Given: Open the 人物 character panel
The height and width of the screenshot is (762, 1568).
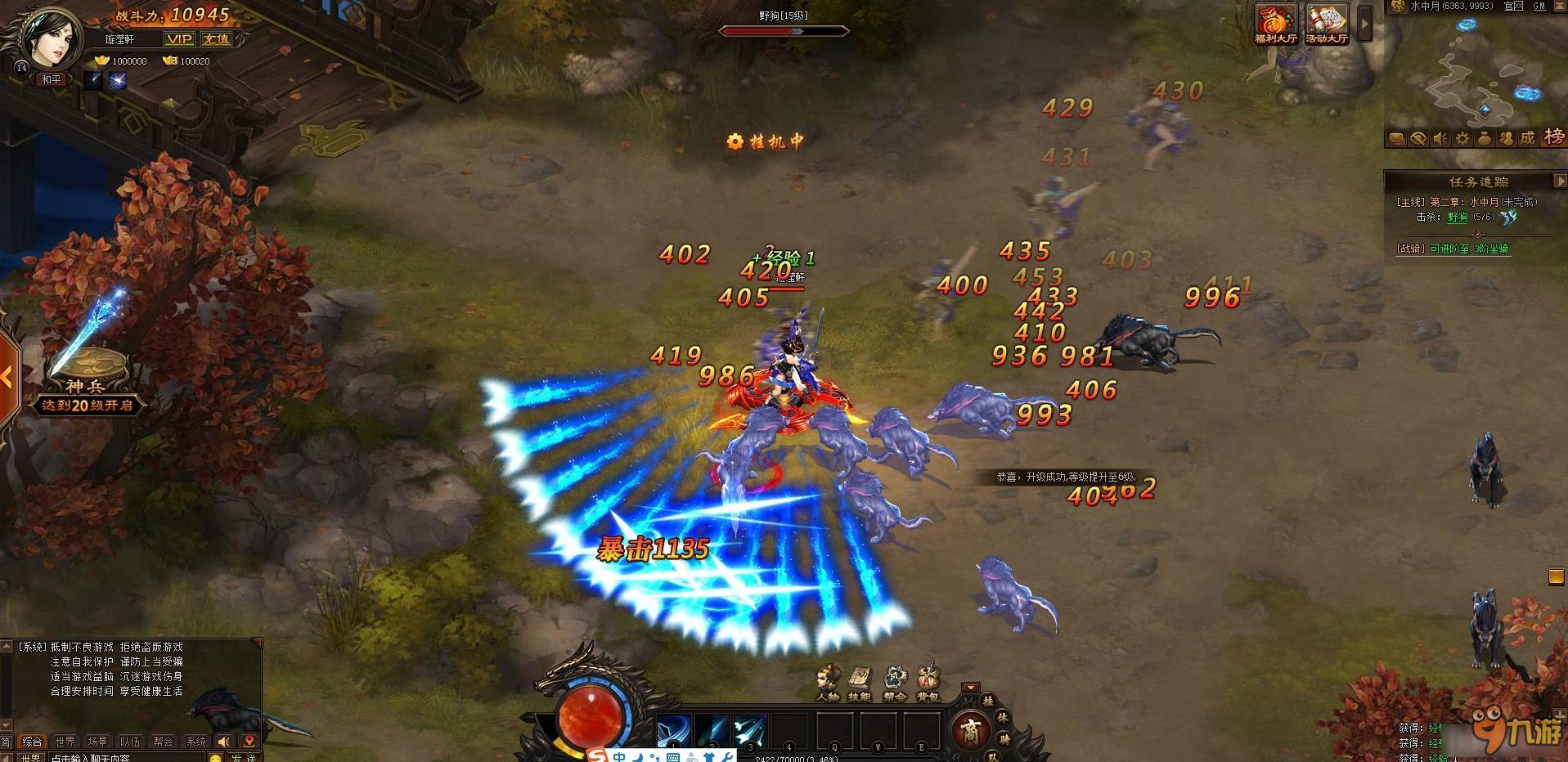Looking at the screenshot, I should [x=828, y=682].
